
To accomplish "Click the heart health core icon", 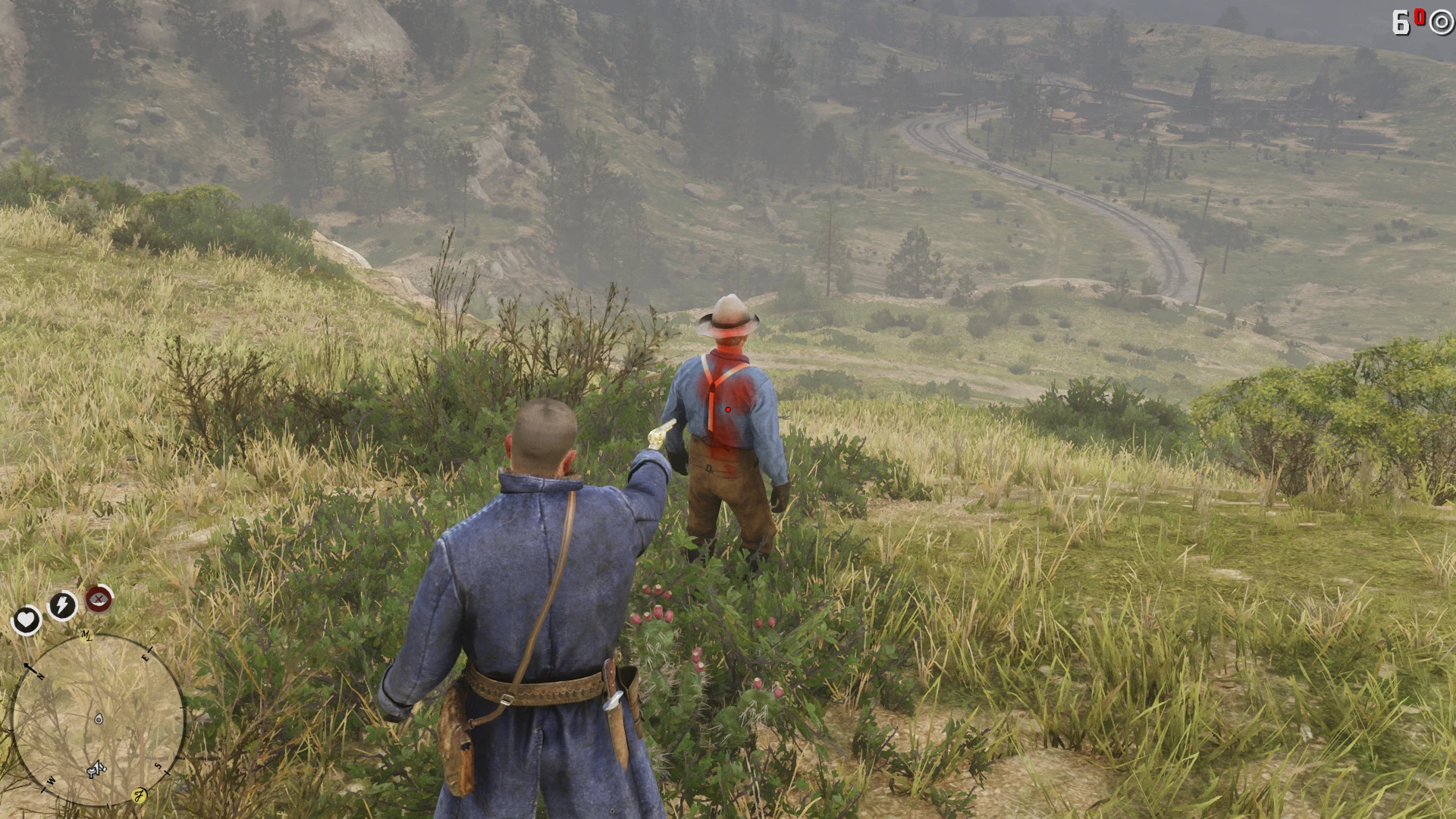I will tap(26, 620).
